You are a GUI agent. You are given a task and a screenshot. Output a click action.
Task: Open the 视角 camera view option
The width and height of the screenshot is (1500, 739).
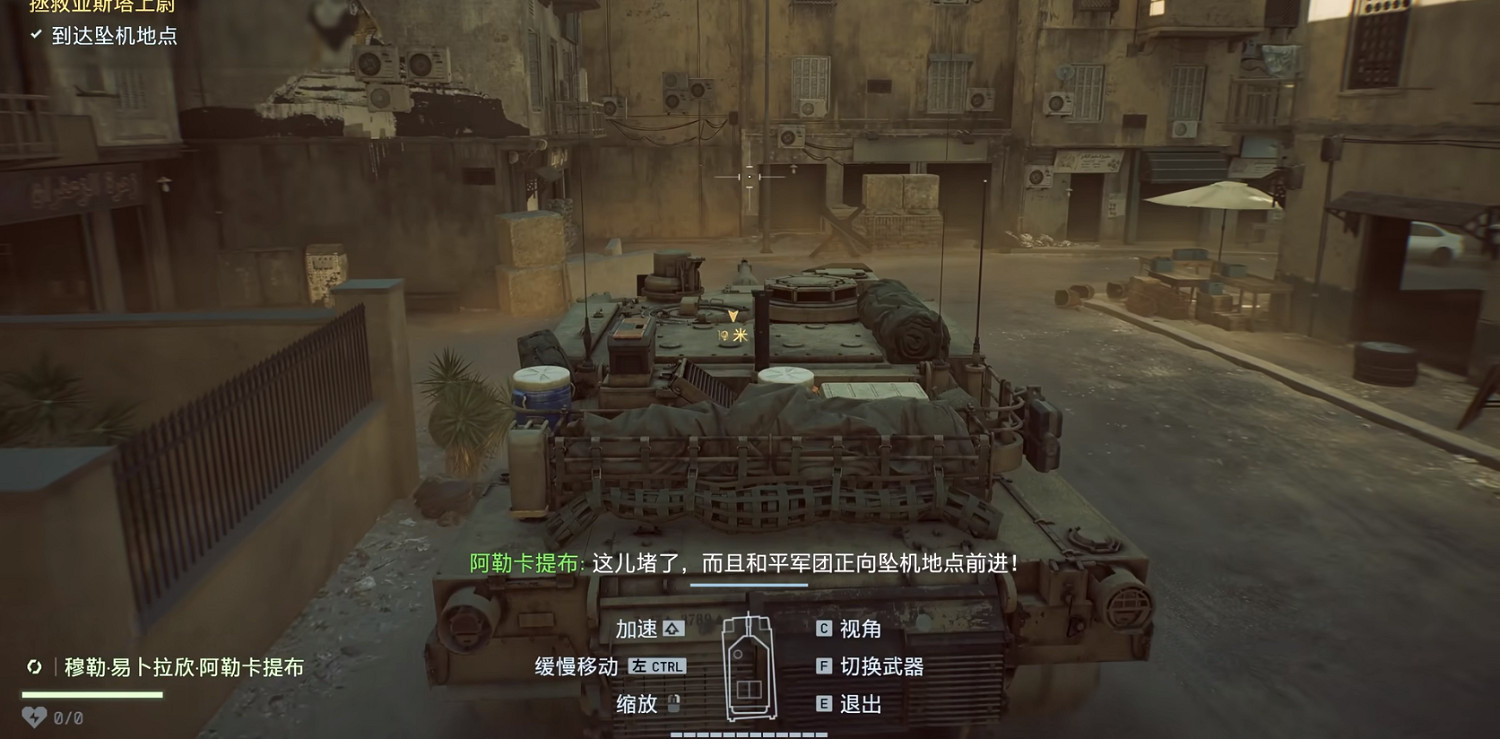869,630
